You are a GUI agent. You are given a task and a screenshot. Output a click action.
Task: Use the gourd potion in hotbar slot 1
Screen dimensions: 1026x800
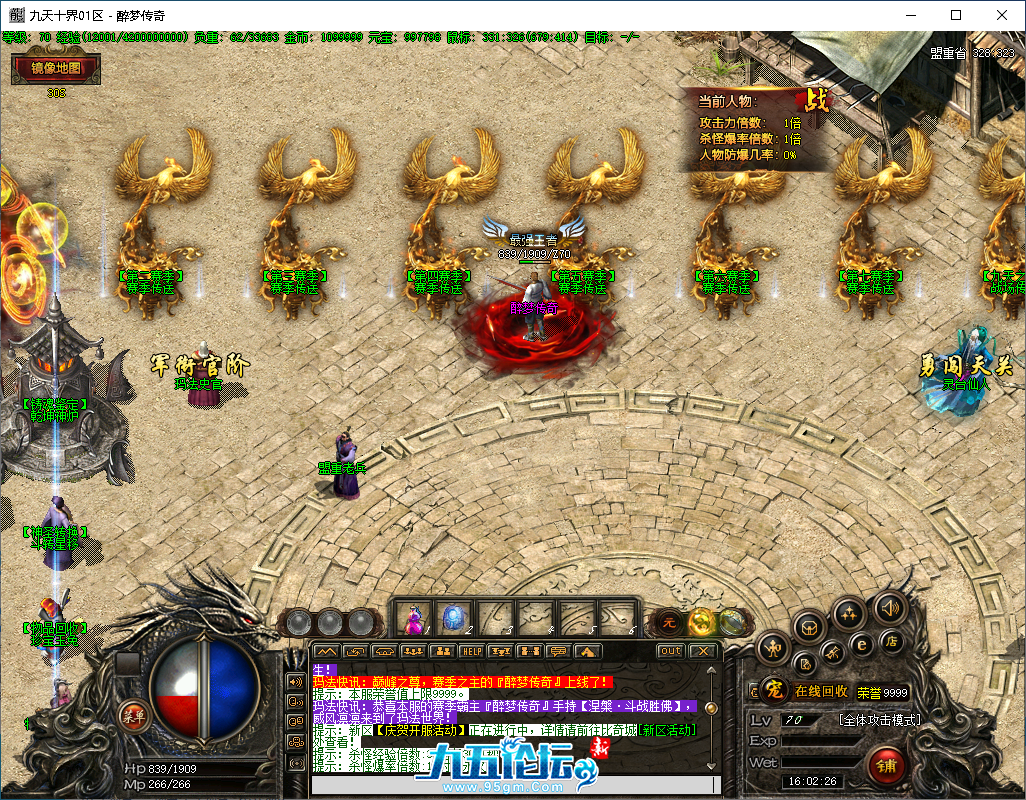[411, 618]
